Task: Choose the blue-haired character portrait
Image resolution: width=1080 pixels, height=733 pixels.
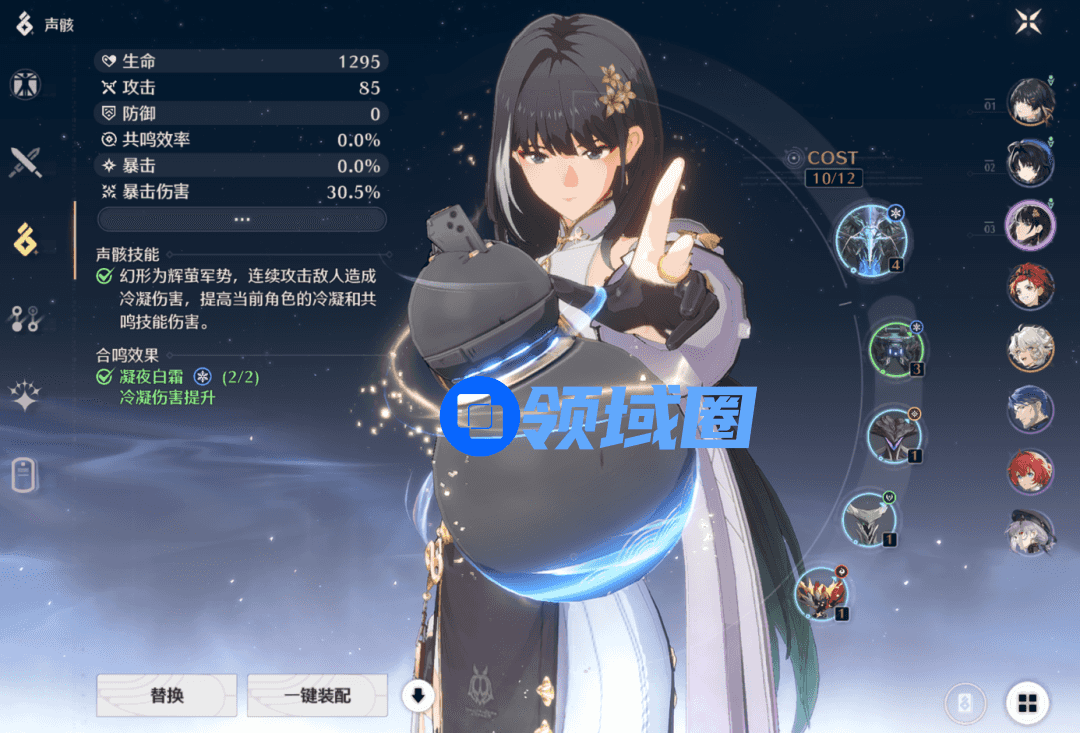Action: tap(1029, 409)
